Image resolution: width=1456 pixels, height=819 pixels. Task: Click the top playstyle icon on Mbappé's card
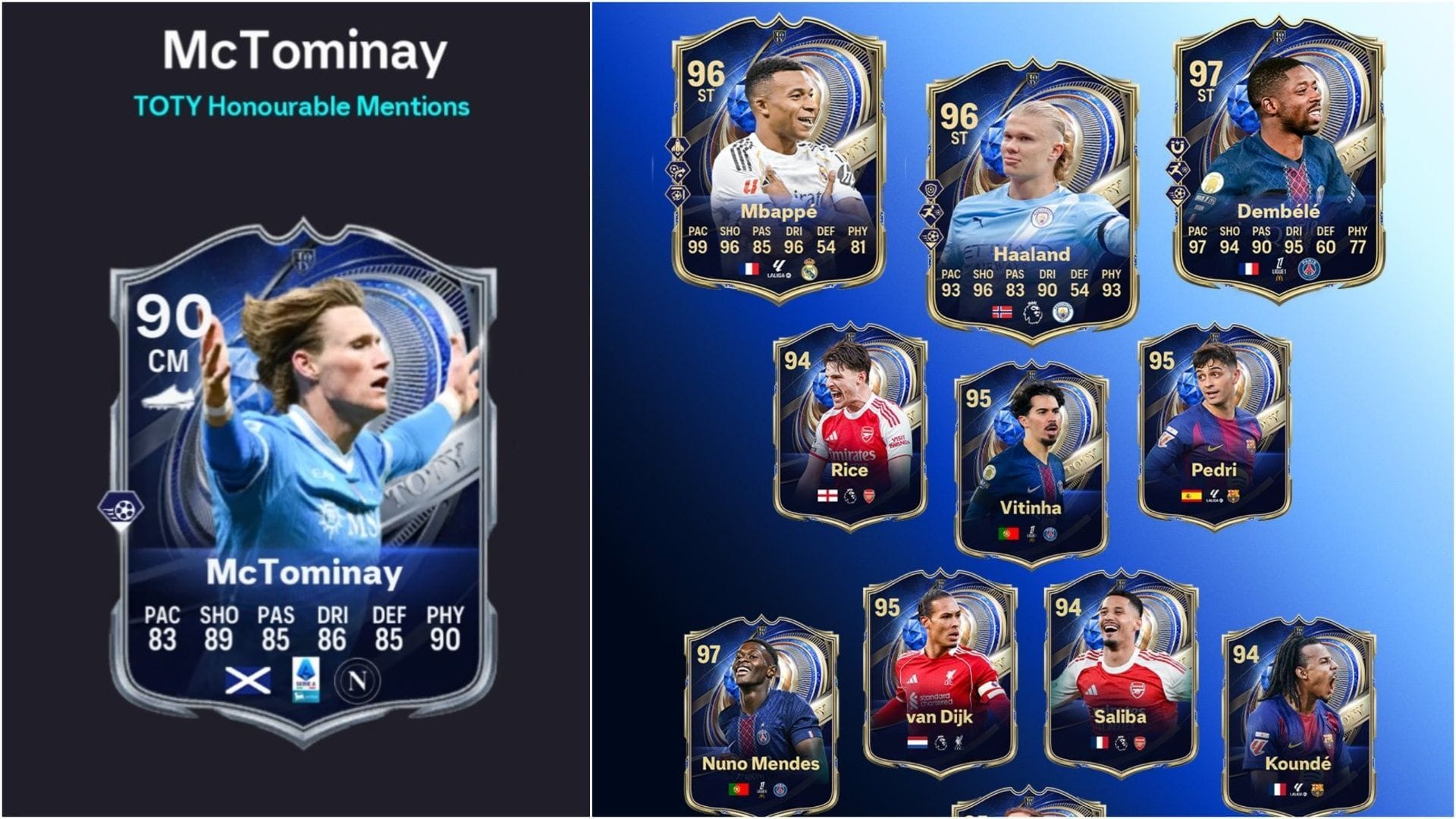tap(677, 146)
